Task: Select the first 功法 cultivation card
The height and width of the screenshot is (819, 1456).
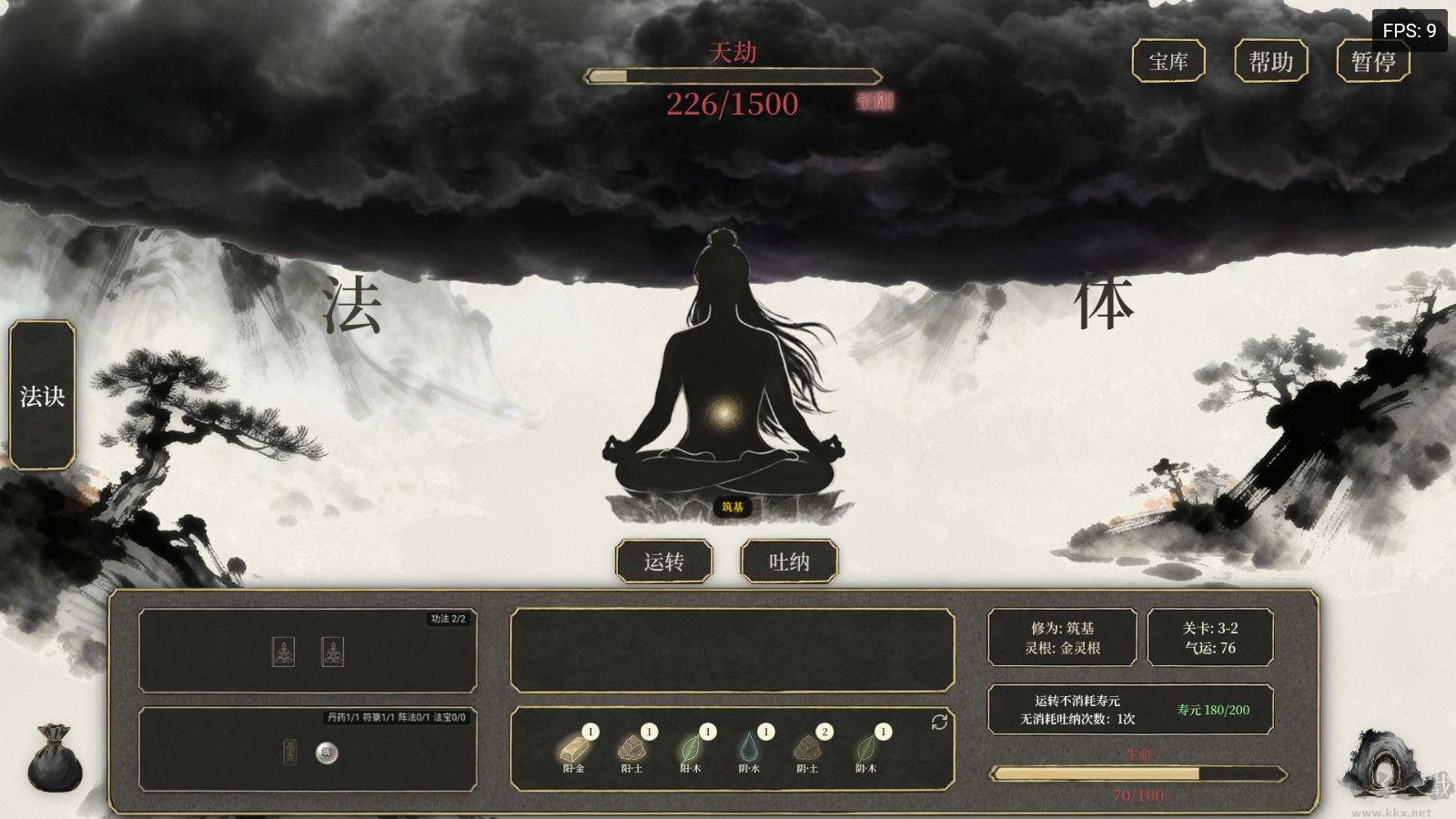Action: [x=283, y=652]
